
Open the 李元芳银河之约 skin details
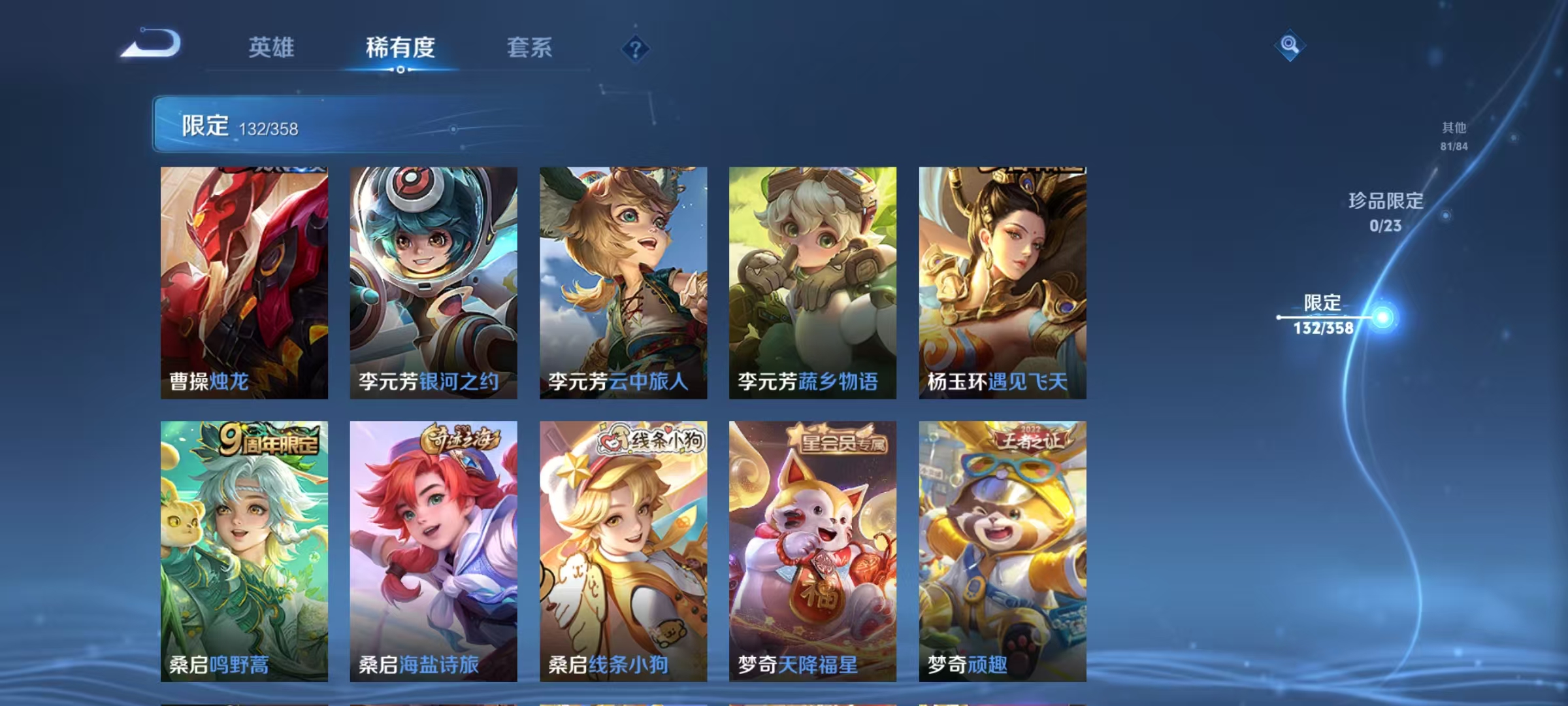tap(433, 281)
